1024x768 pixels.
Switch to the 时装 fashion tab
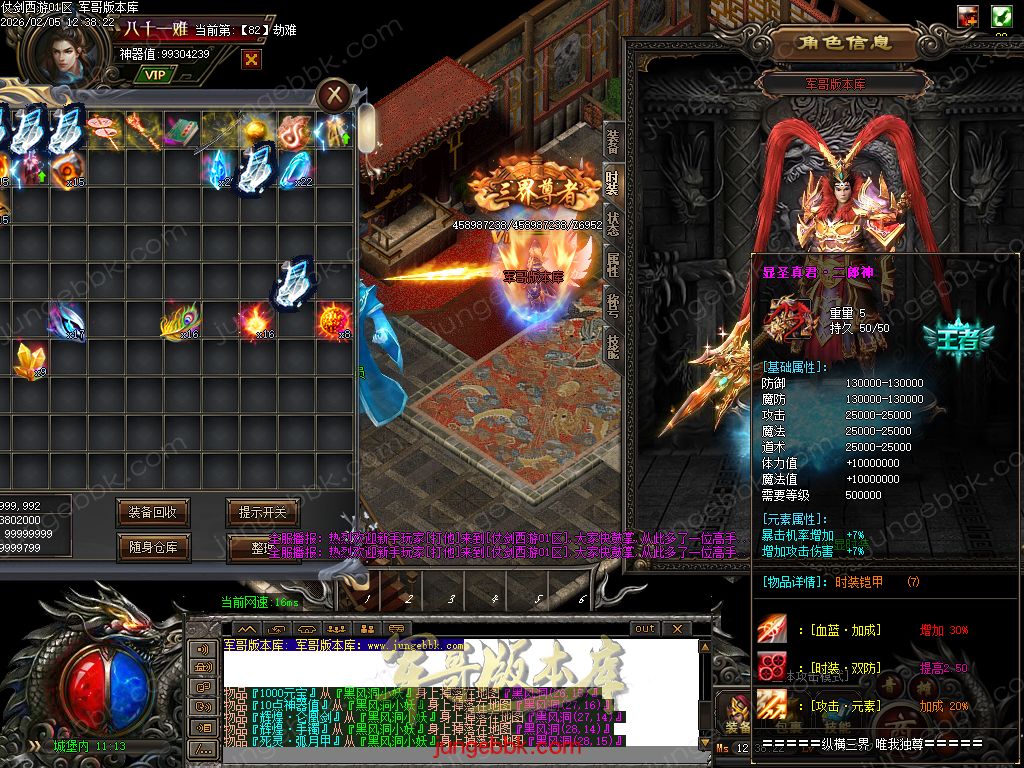tap(612, 183)
